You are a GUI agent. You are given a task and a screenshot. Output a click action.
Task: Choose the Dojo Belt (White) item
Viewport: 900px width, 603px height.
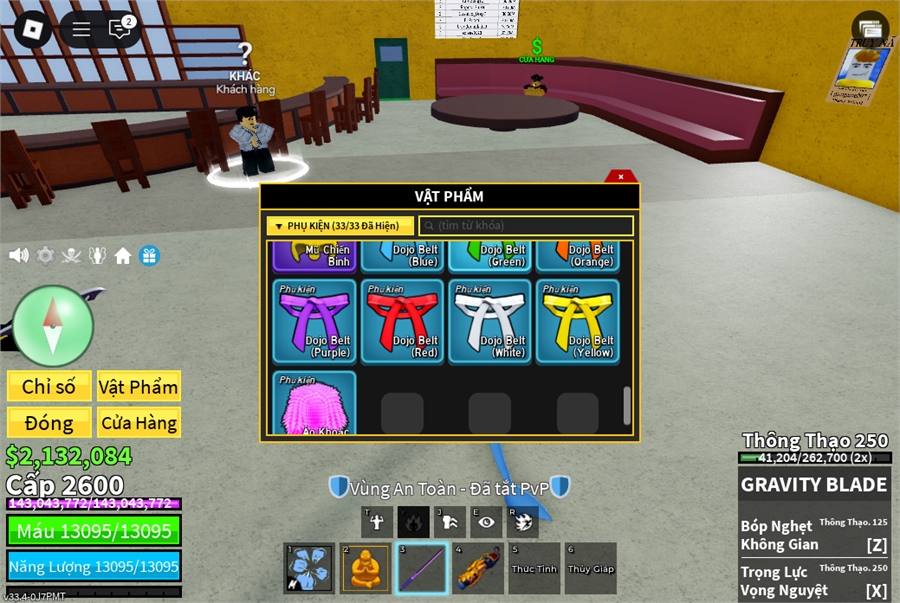coord(490,320)
